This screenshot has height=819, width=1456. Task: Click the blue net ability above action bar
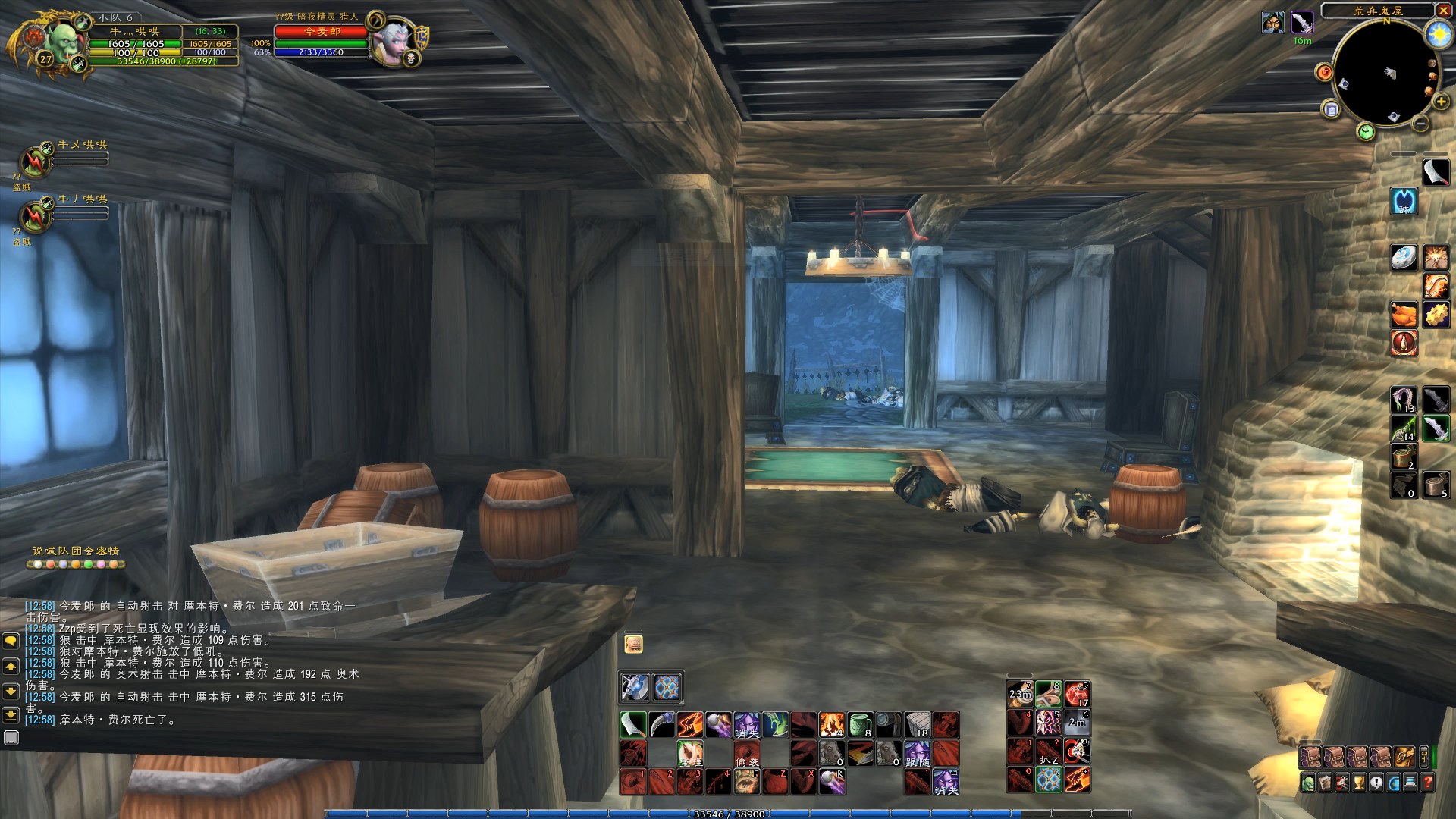(667, 687)
